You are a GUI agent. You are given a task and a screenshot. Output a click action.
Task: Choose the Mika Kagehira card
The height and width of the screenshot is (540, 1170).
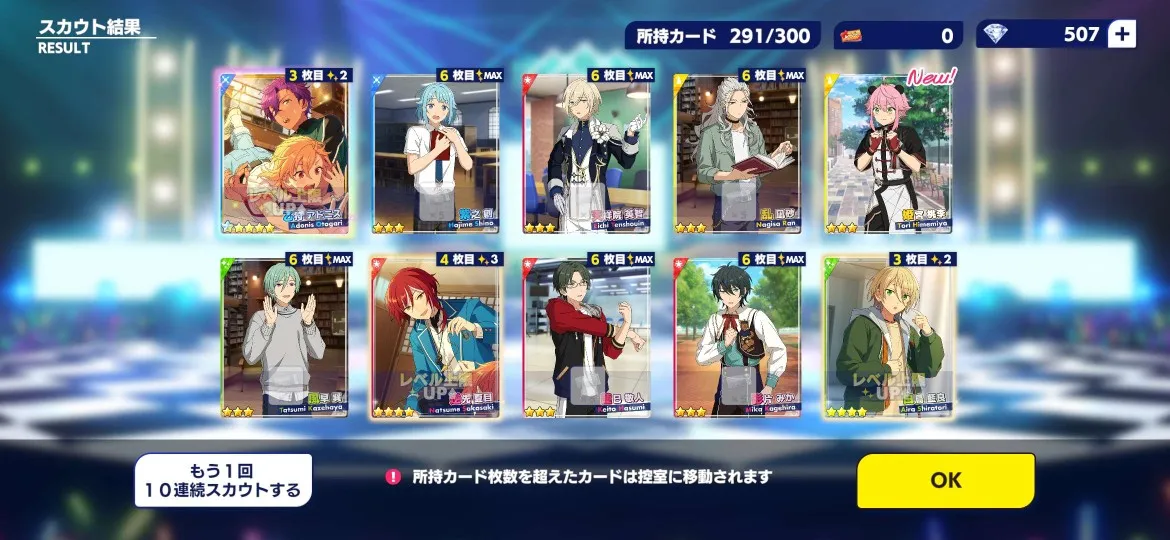pos(738,337)
